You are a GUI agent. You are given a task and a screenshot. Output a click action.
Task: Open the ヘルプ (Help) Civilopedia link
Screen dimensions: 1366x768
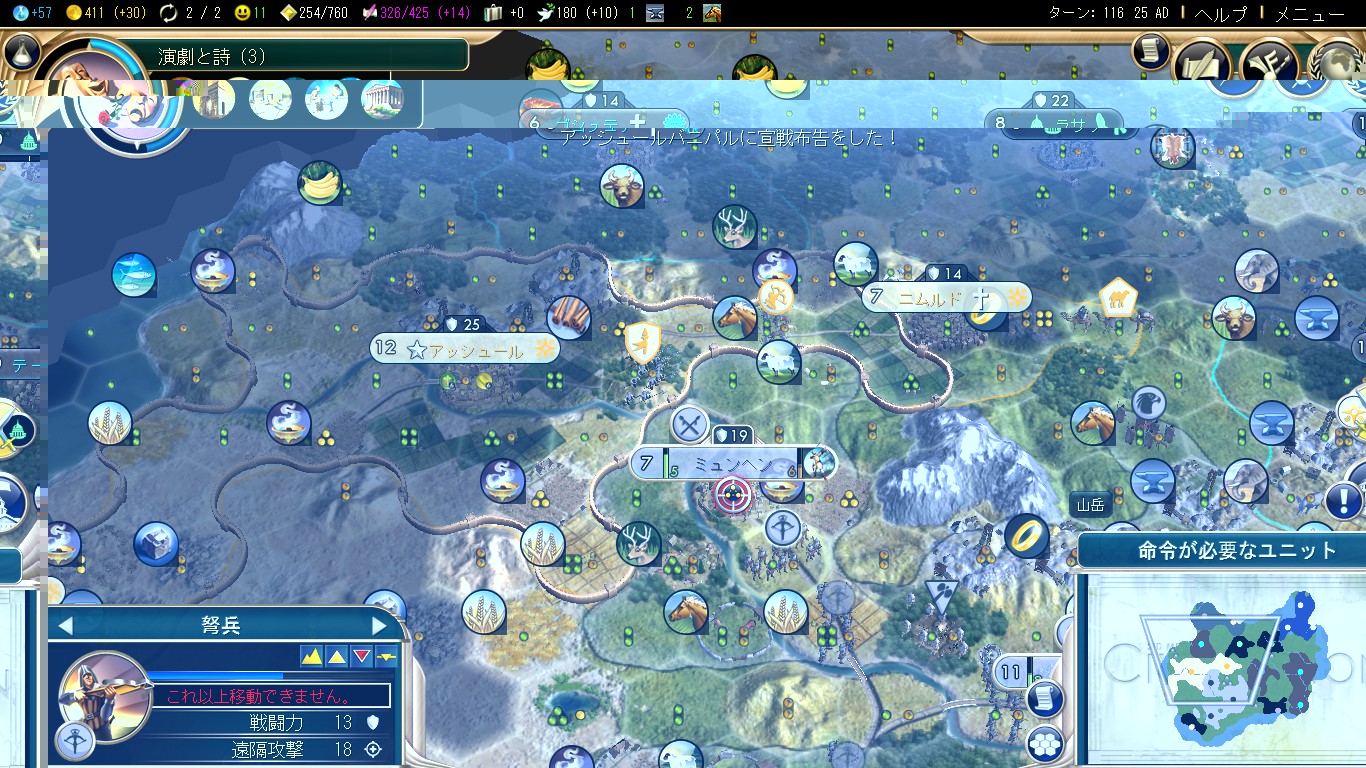pyautogui.click(x=1222, y=14)
